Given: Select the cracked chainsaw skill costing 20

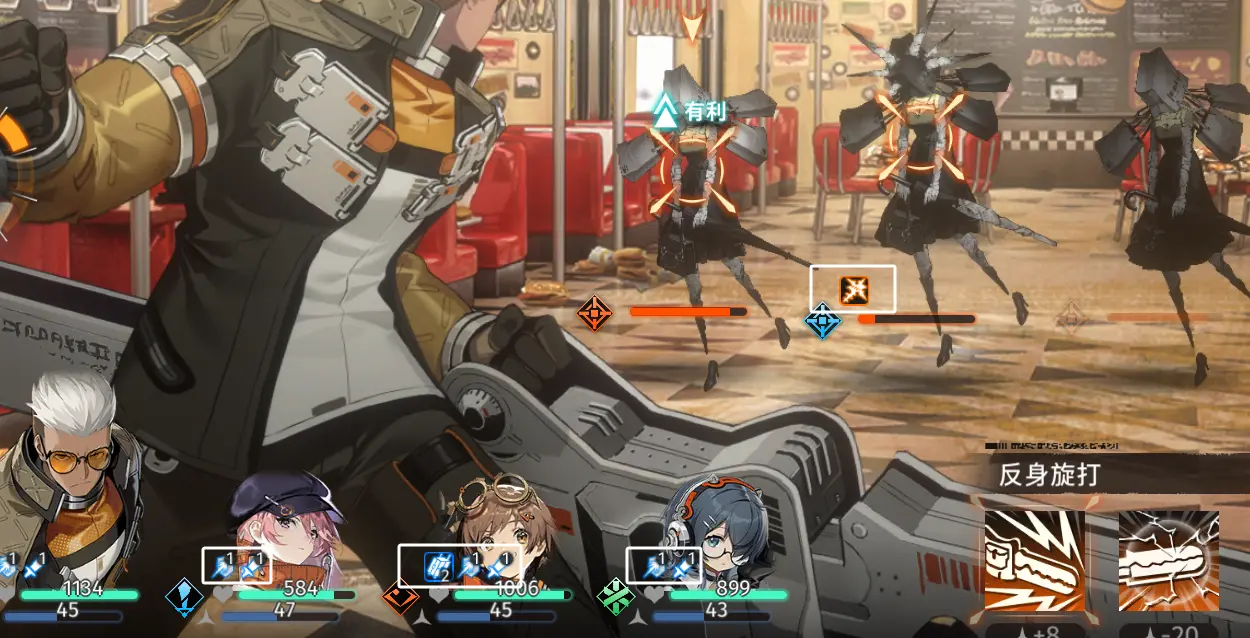Looking at the screenshot, I should click(1168, 560).
